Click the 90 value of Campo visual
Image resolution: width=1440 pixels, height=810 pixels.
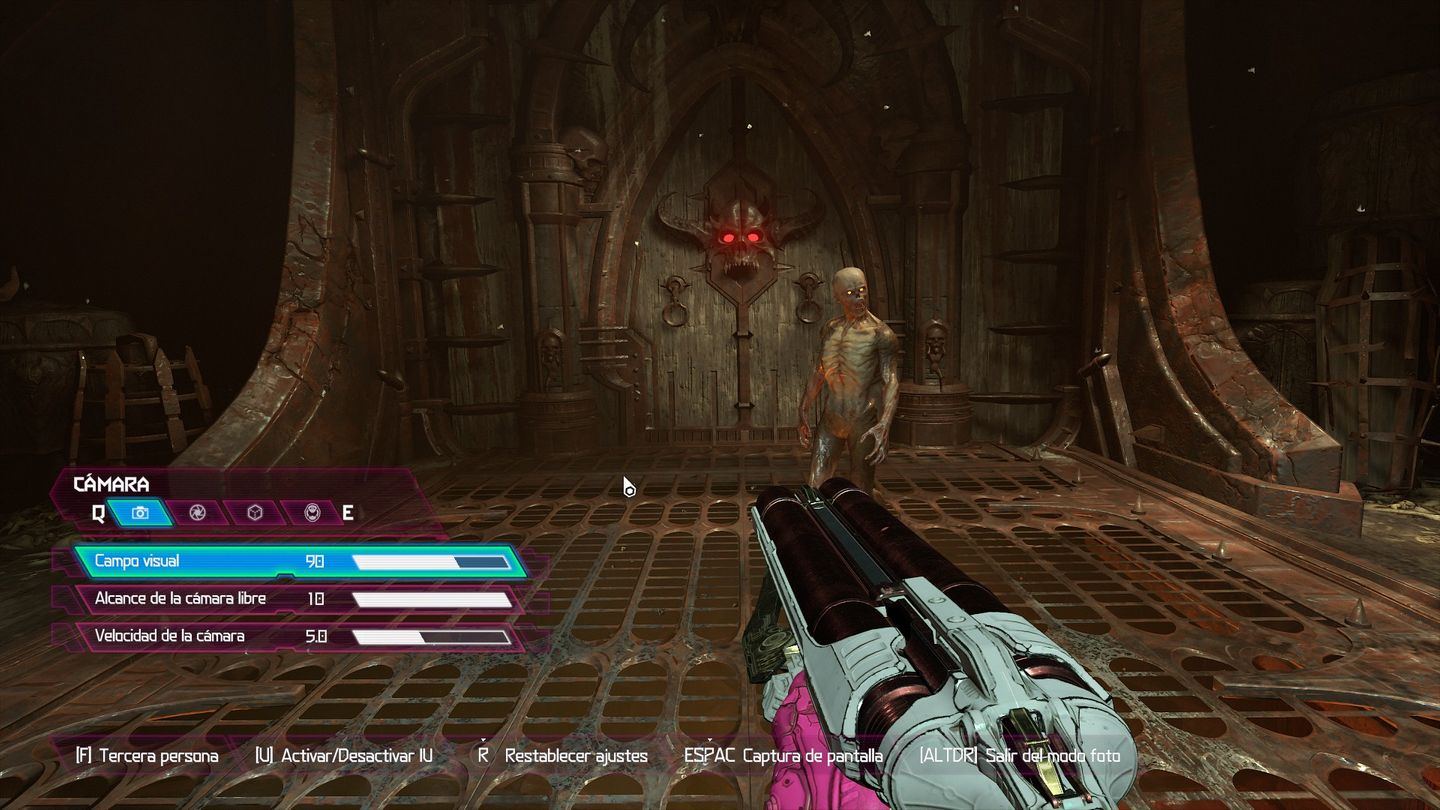(x=315, y=561)
